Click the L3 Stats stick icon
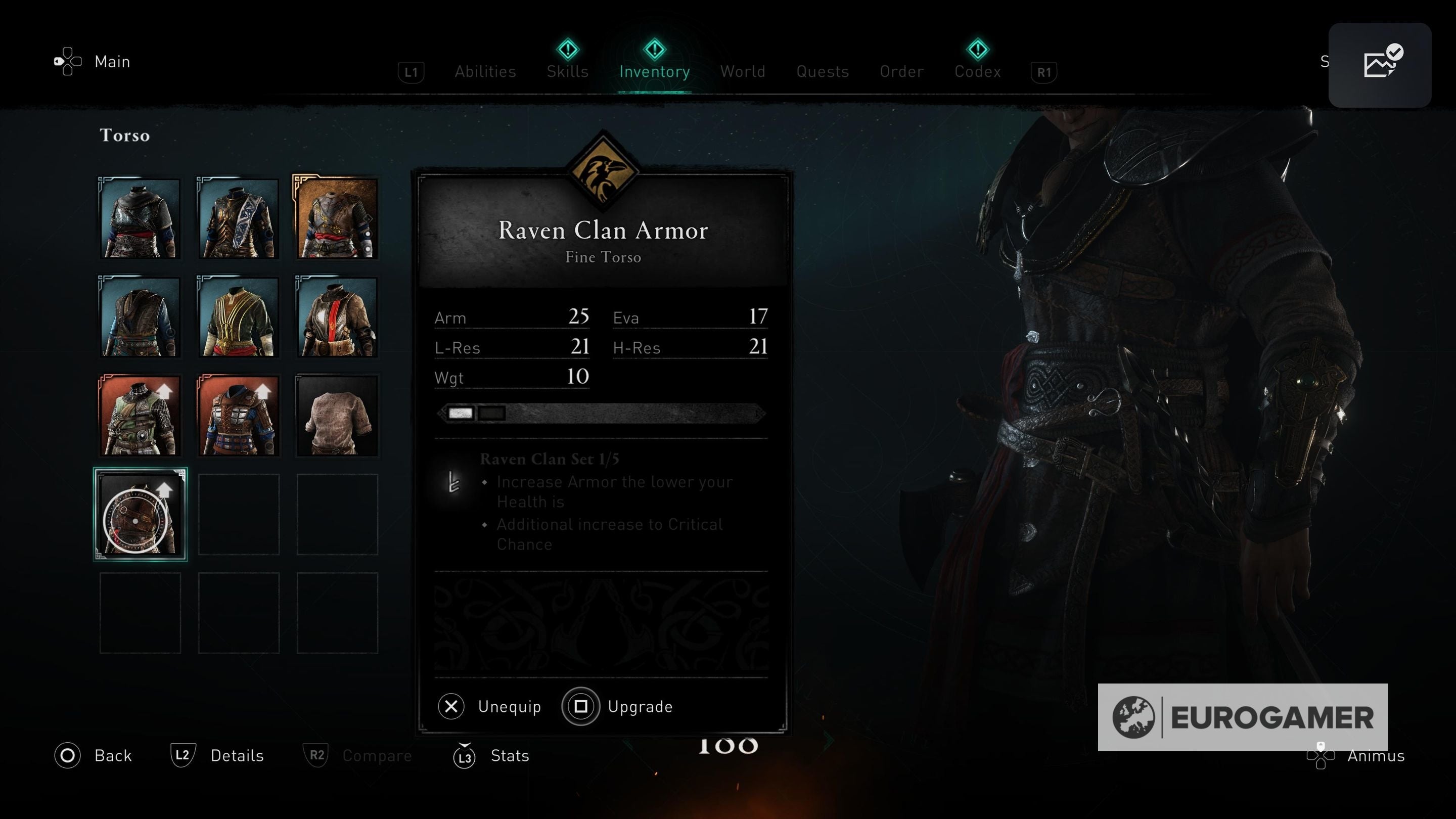 (x=464, y=755)
